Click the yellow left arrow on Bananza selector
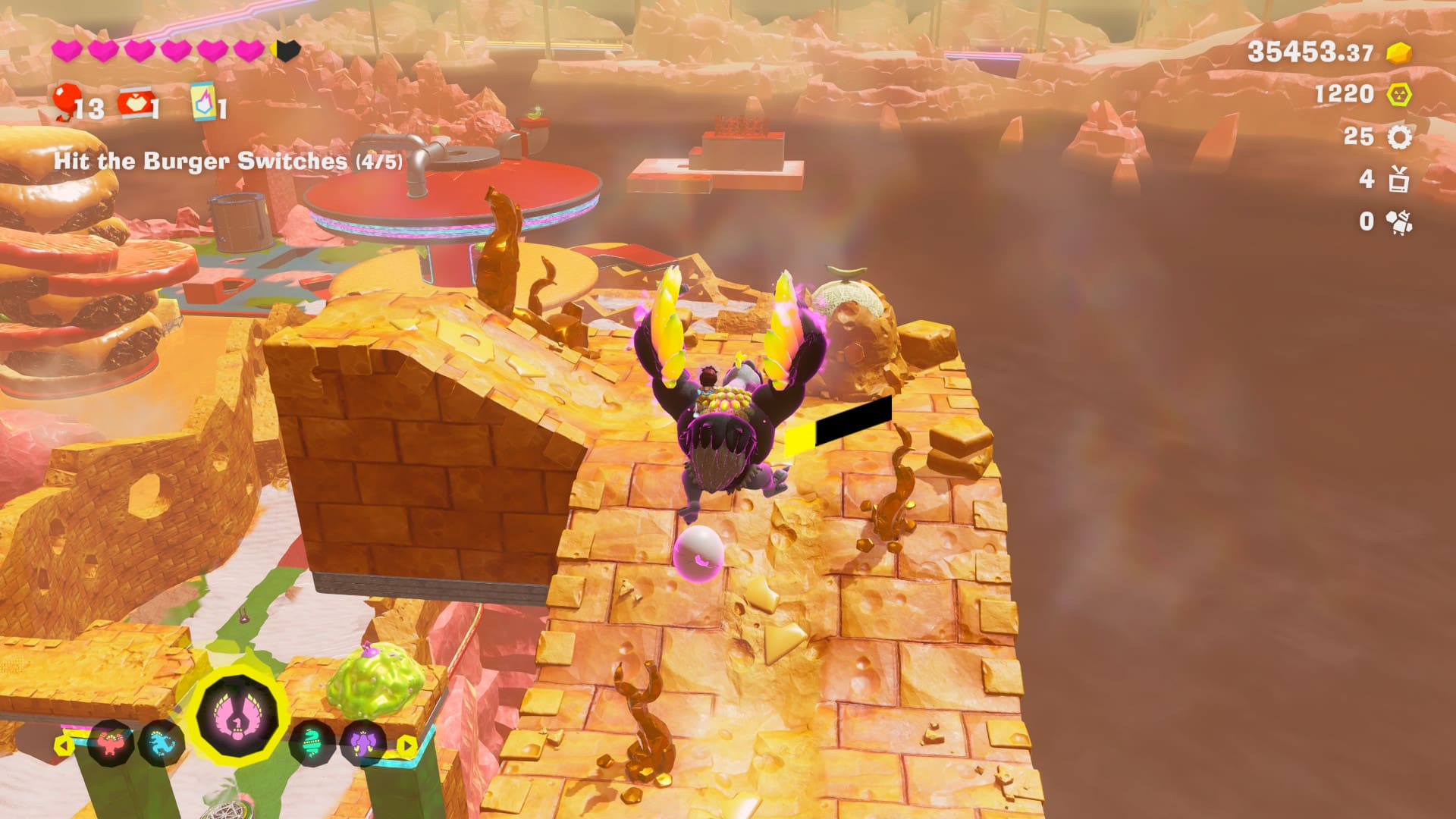 pyautogui.click(x=64, y=745)
